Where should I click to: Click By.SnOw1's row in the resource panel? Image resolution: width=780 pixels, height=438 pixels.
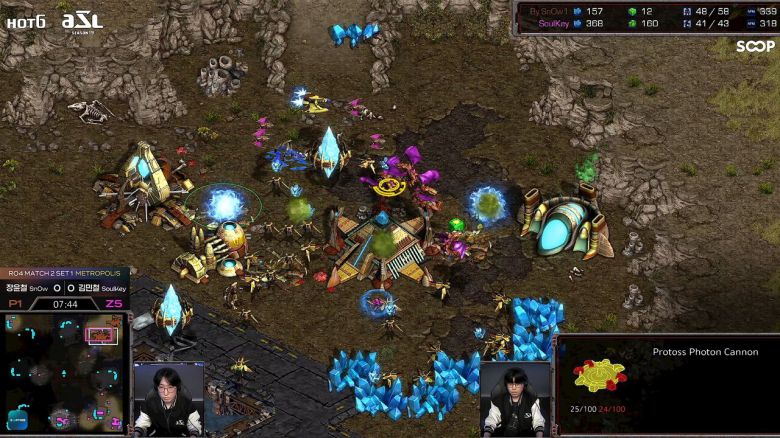click(x=646, y=10)
